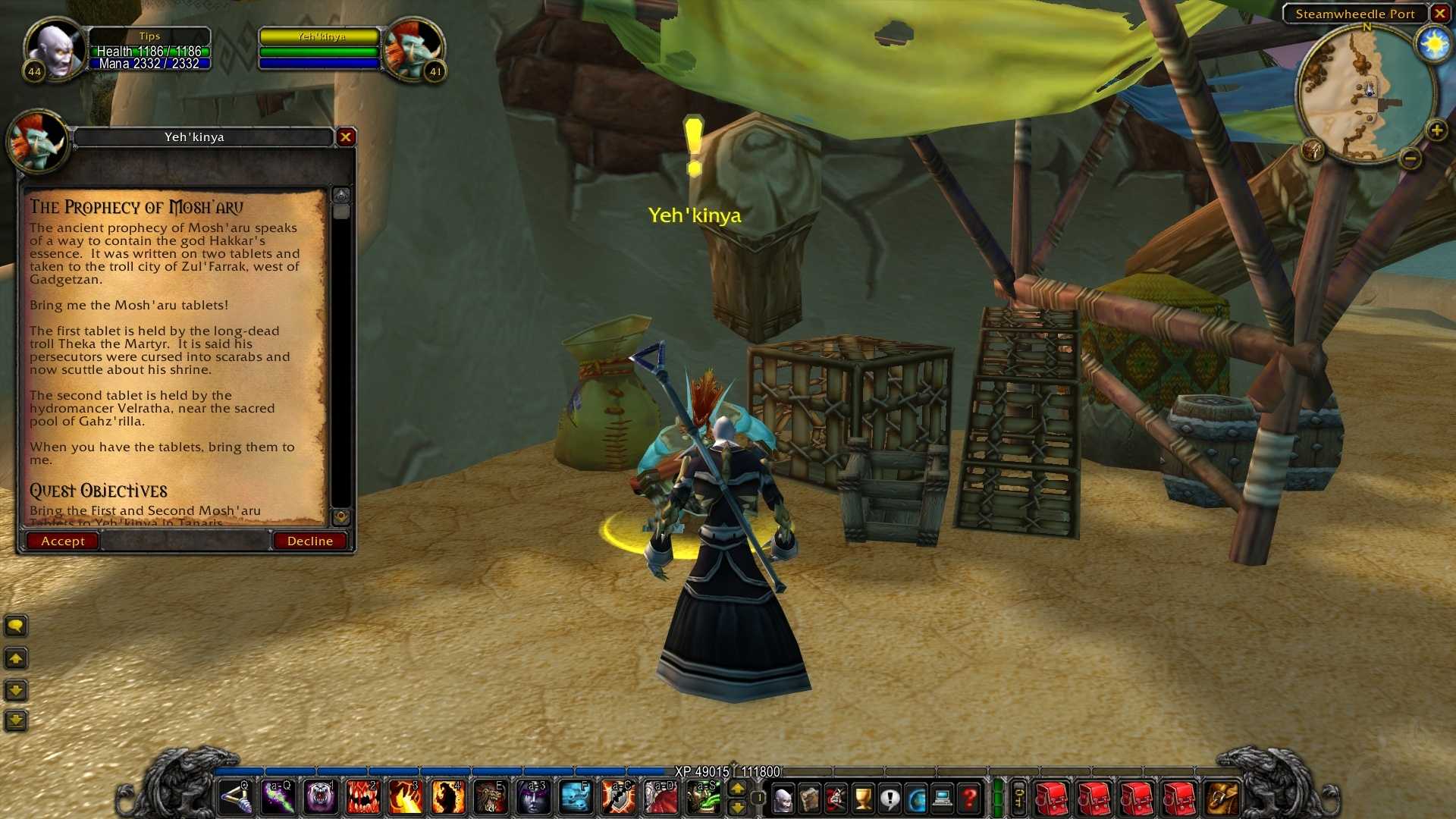This screenshot has width=1456, height=819.
Task: Activate the blue skulls ability
Action: click(576, 798)
